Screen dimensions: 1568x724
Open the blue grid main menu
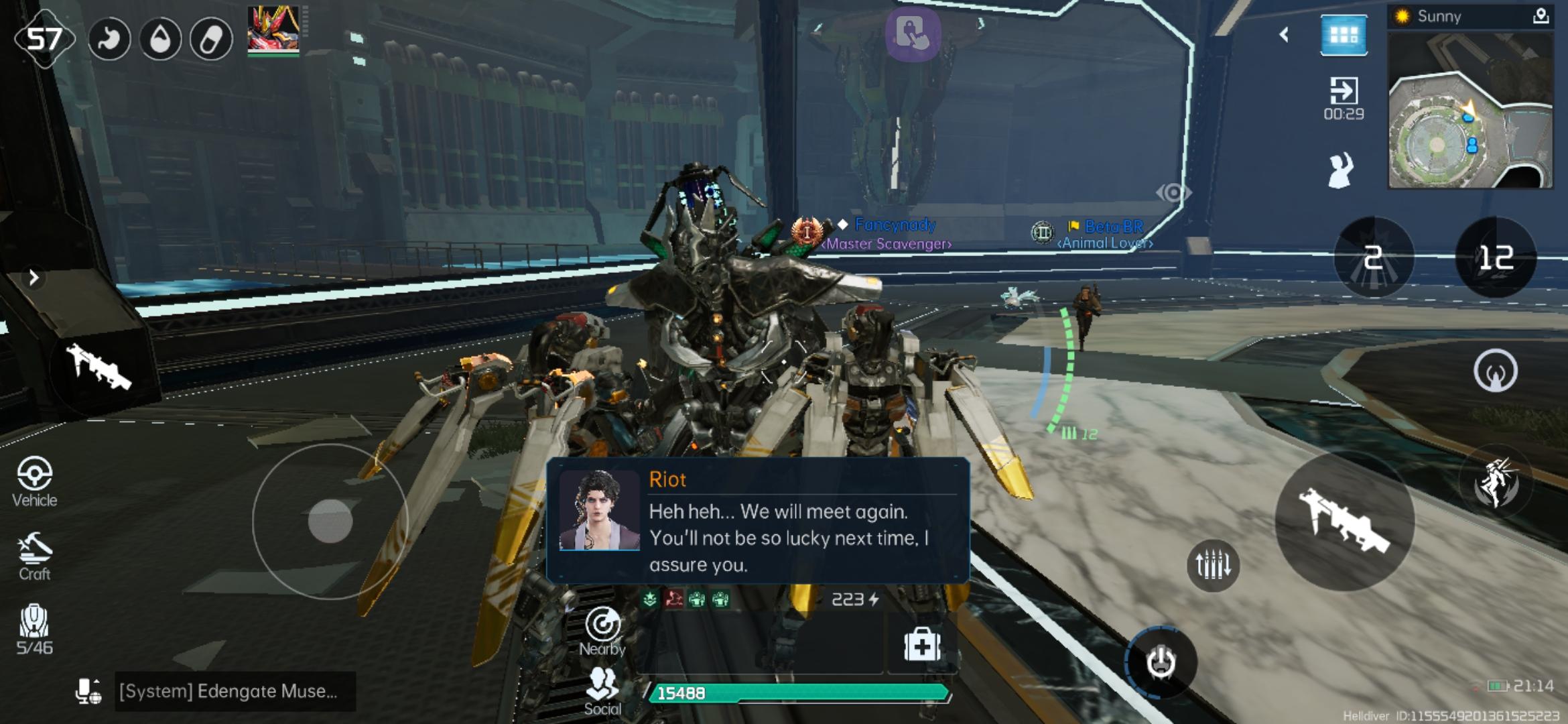[1344, 35]
